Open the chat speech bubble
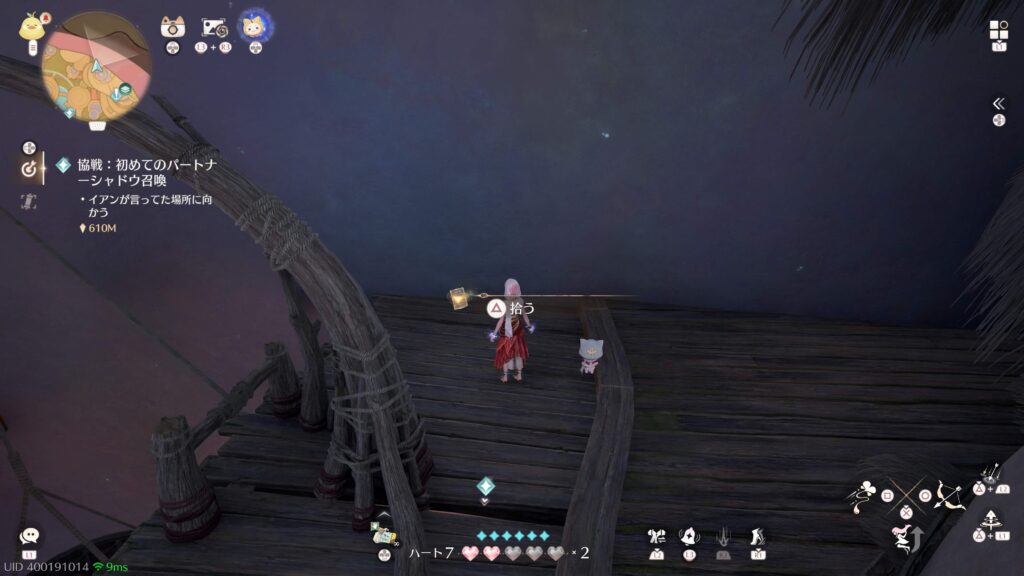This screenshot has width=1024, height=576. point(29,536)
